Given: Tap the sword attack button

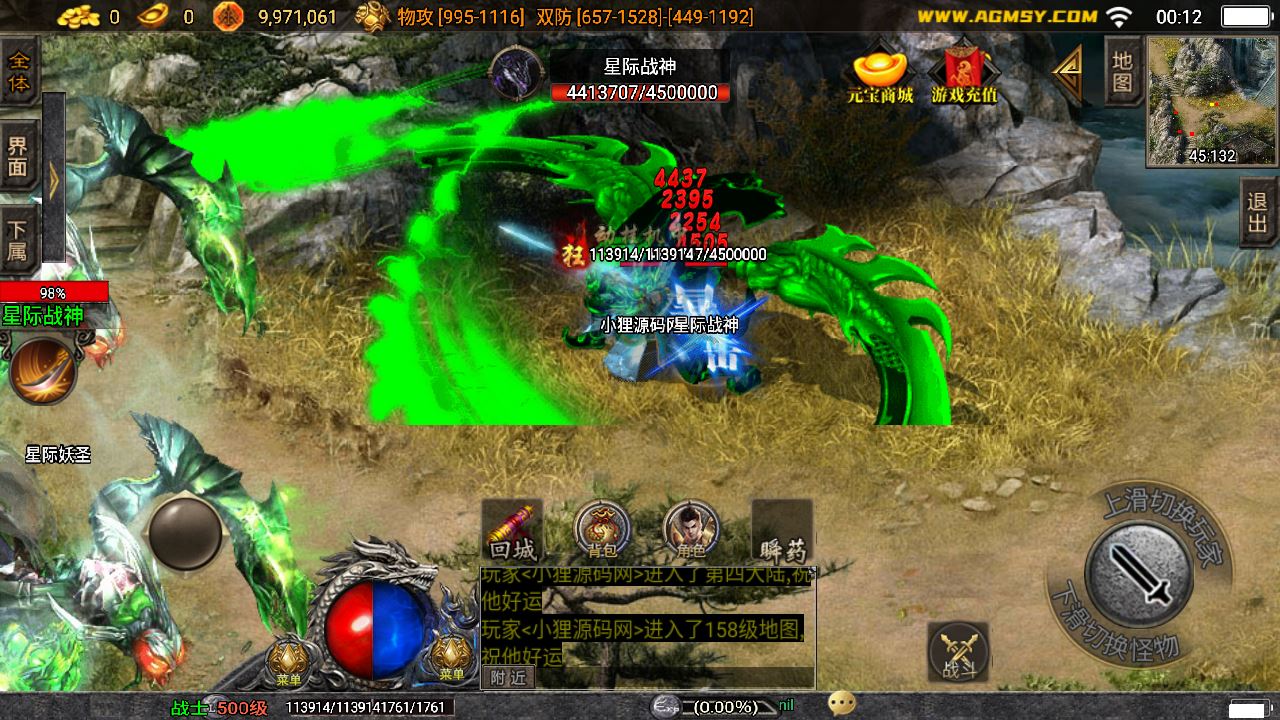Looking at the screenshot, I should coord(1138,575).
